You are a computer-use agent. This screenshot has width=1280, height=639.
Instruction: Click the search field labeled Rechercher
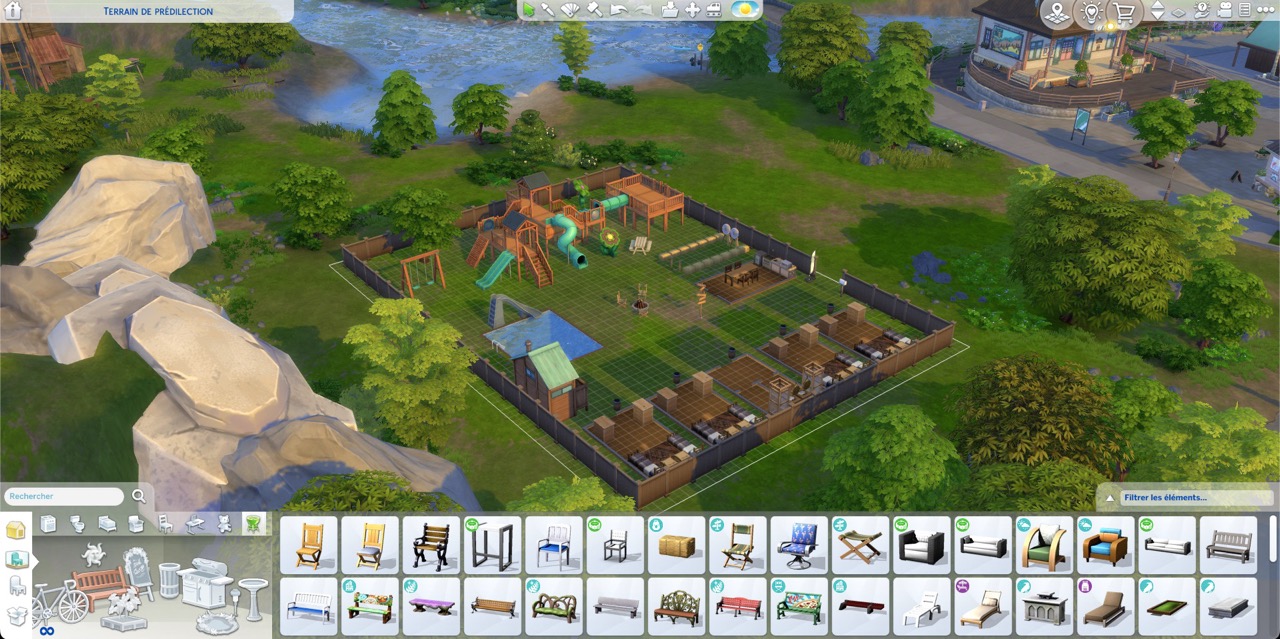(x=62, y=496)
